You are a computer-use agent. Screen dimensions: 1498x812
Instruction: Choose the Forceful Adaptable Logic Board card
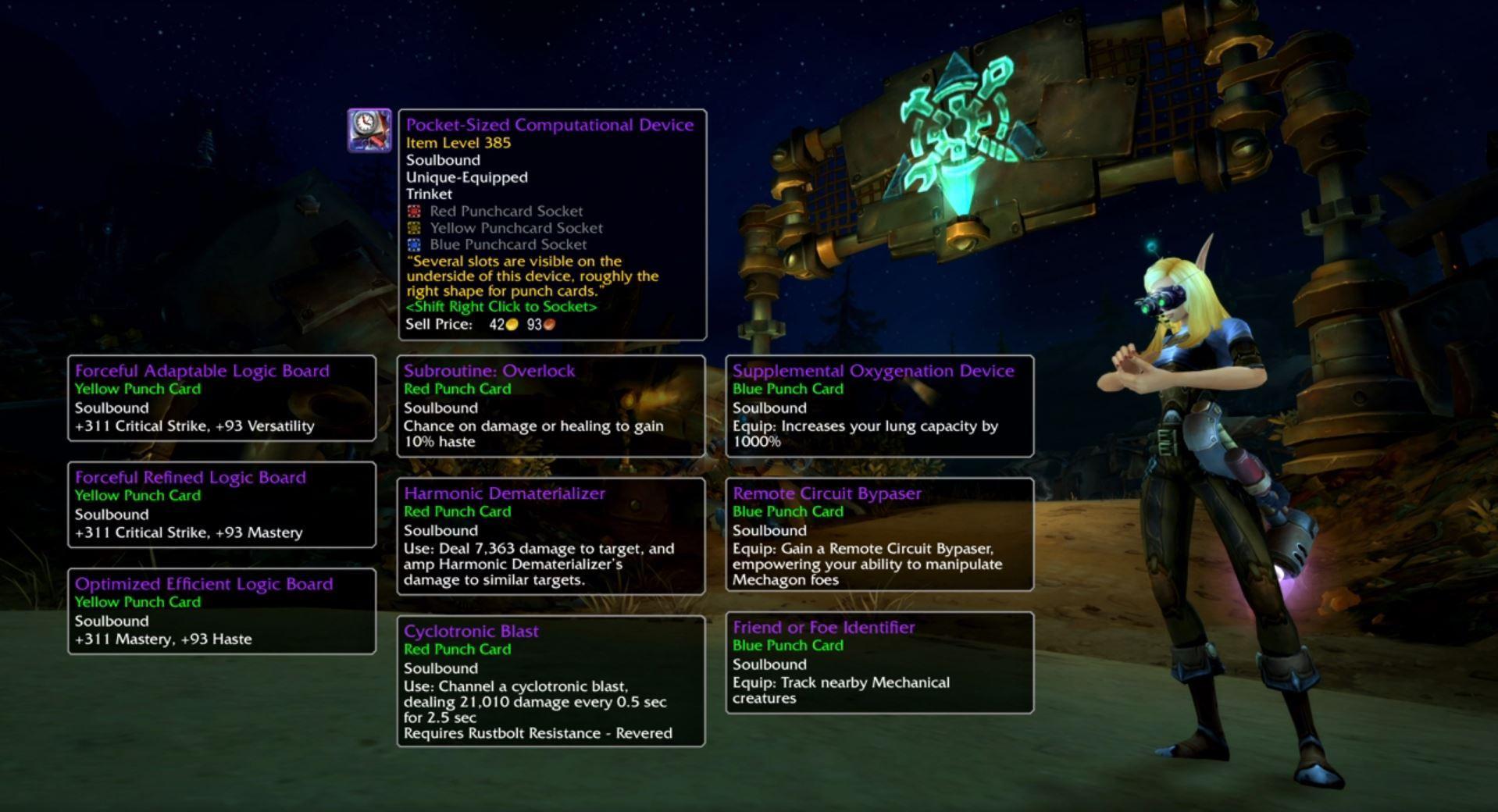222,398
